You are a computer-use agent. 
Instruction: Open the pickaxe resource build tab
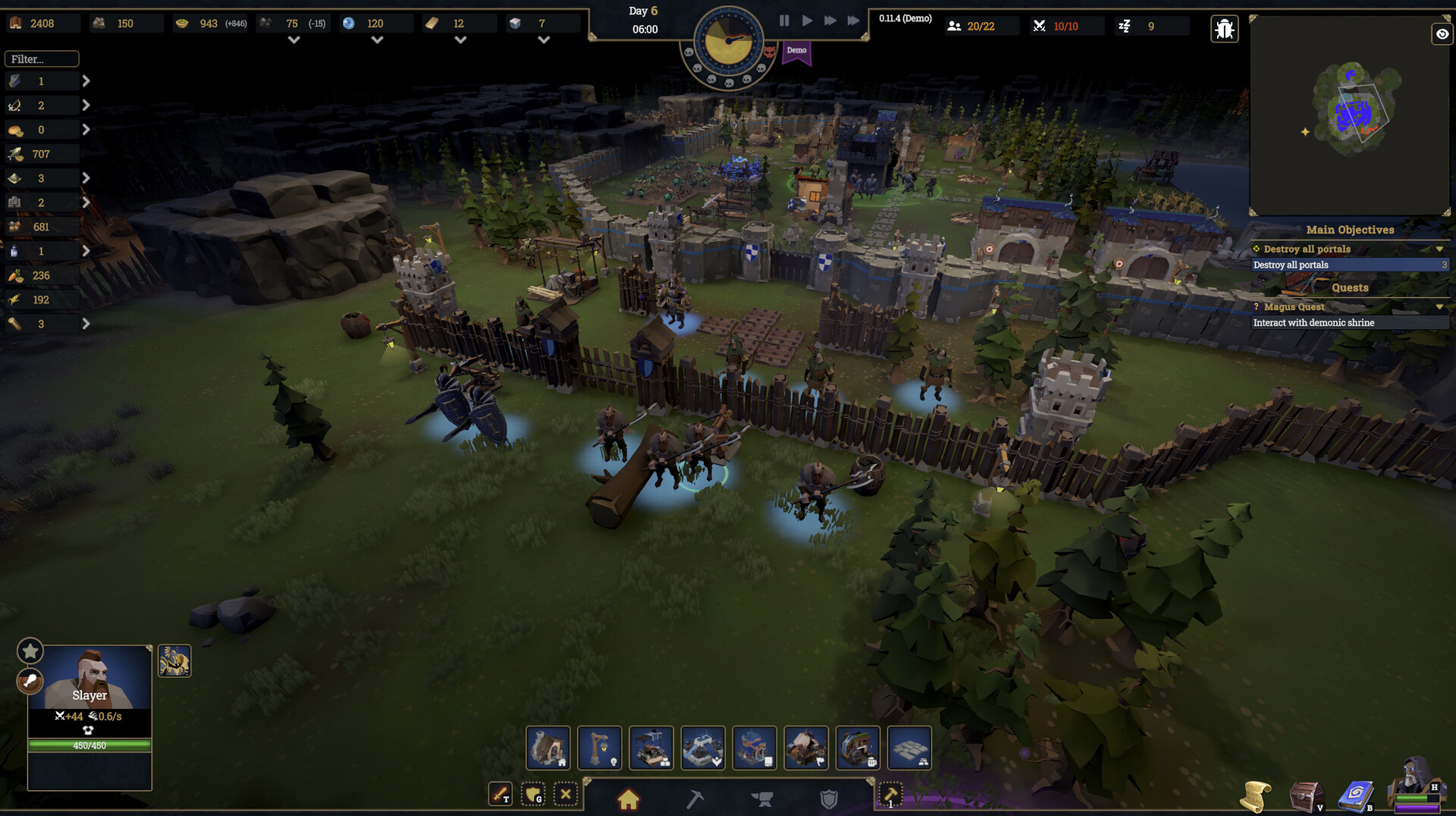coord(695,799)
